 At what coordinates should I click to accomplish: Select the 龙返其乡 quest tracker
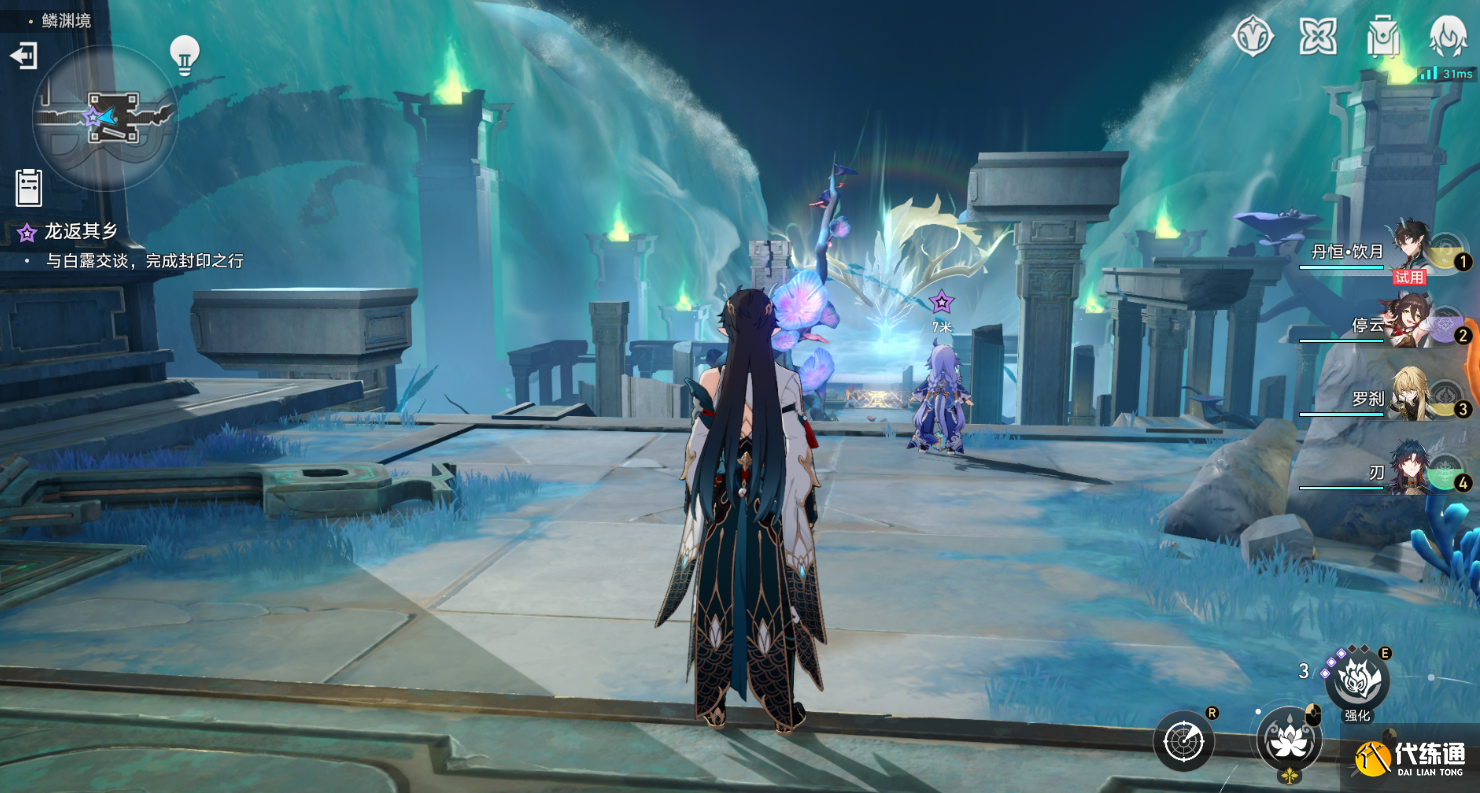click(x=80, y=232)
